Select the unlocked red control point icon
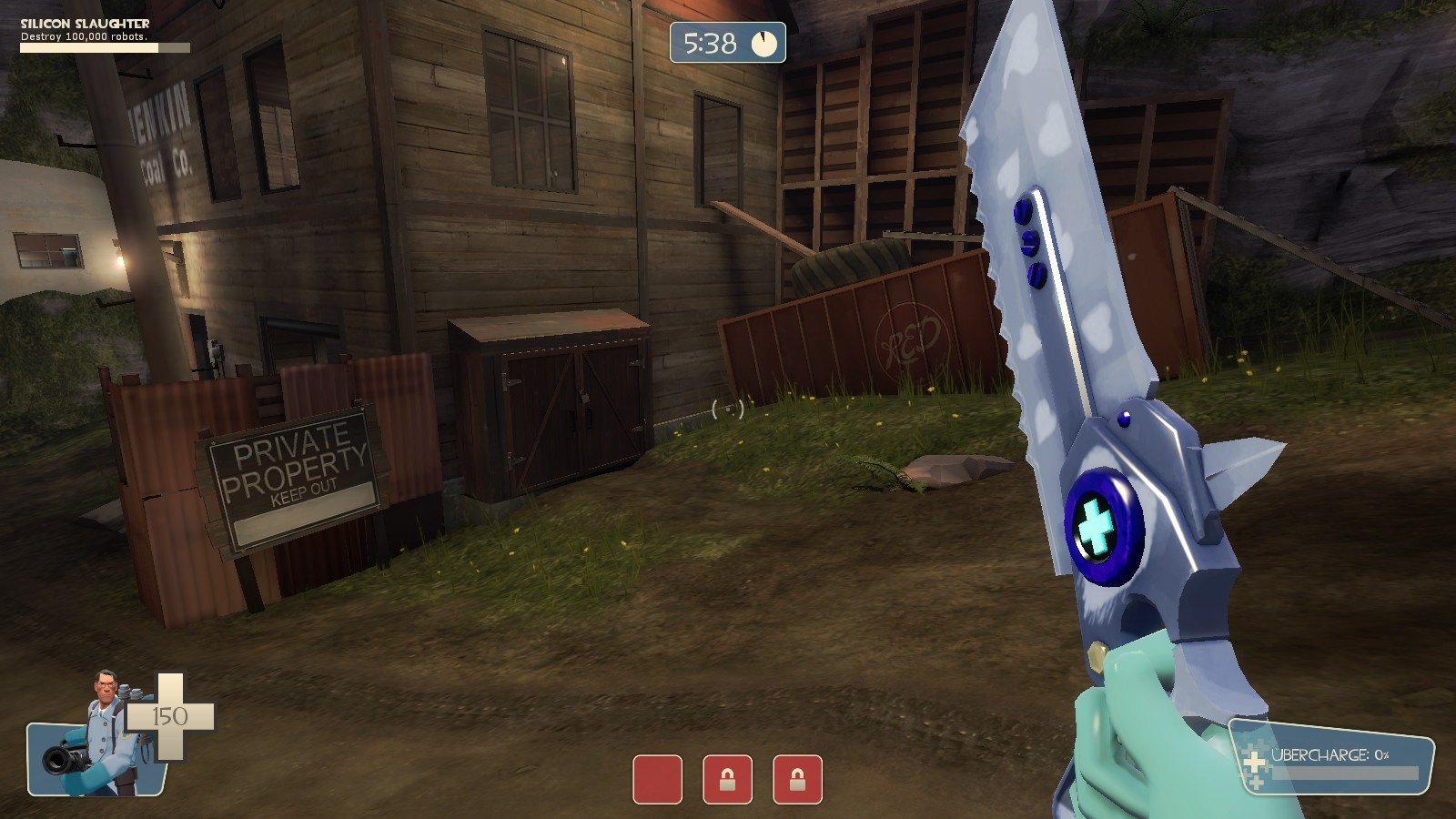Image resolution: width=1456 pixels, height=819 pixels. 657,780
